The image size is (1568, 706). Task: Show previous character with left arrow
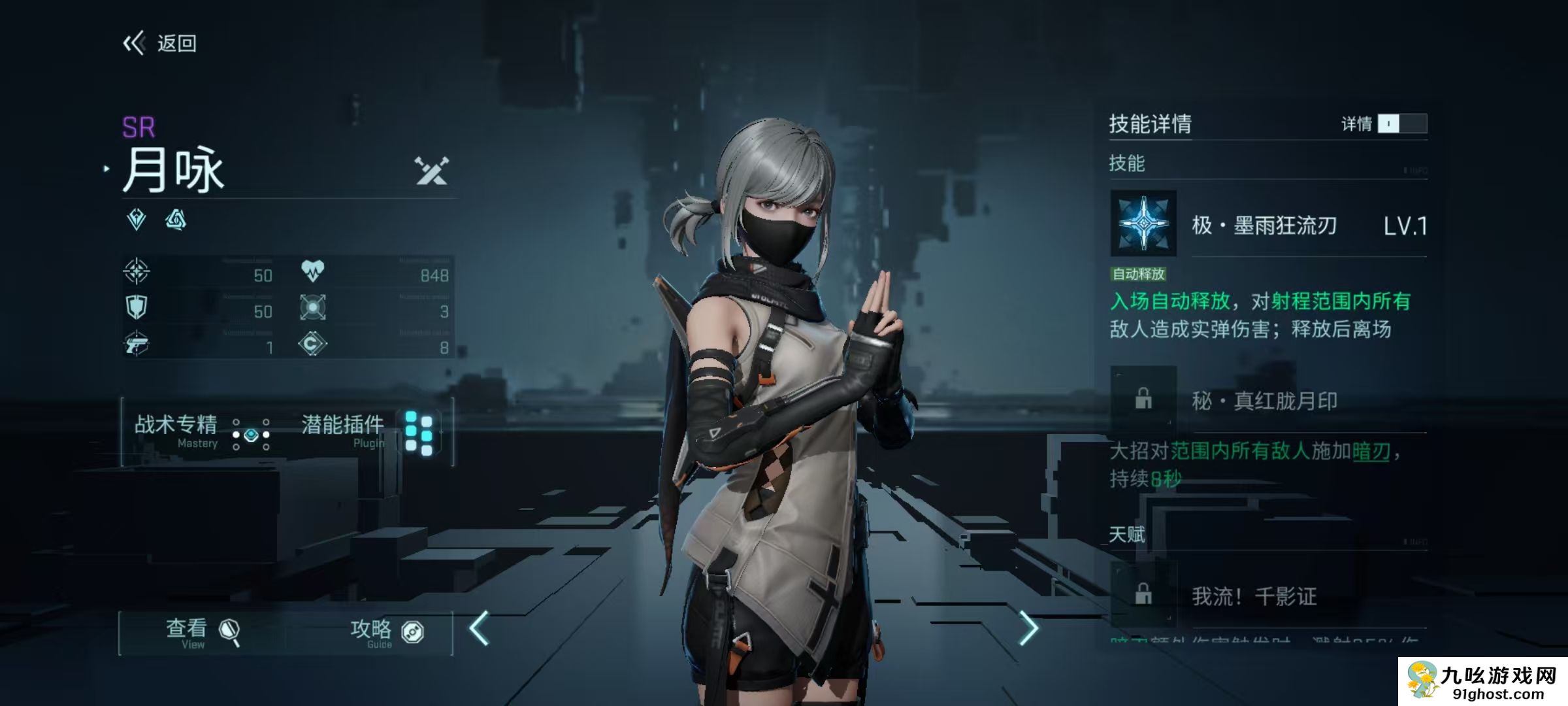click(480, 629)
